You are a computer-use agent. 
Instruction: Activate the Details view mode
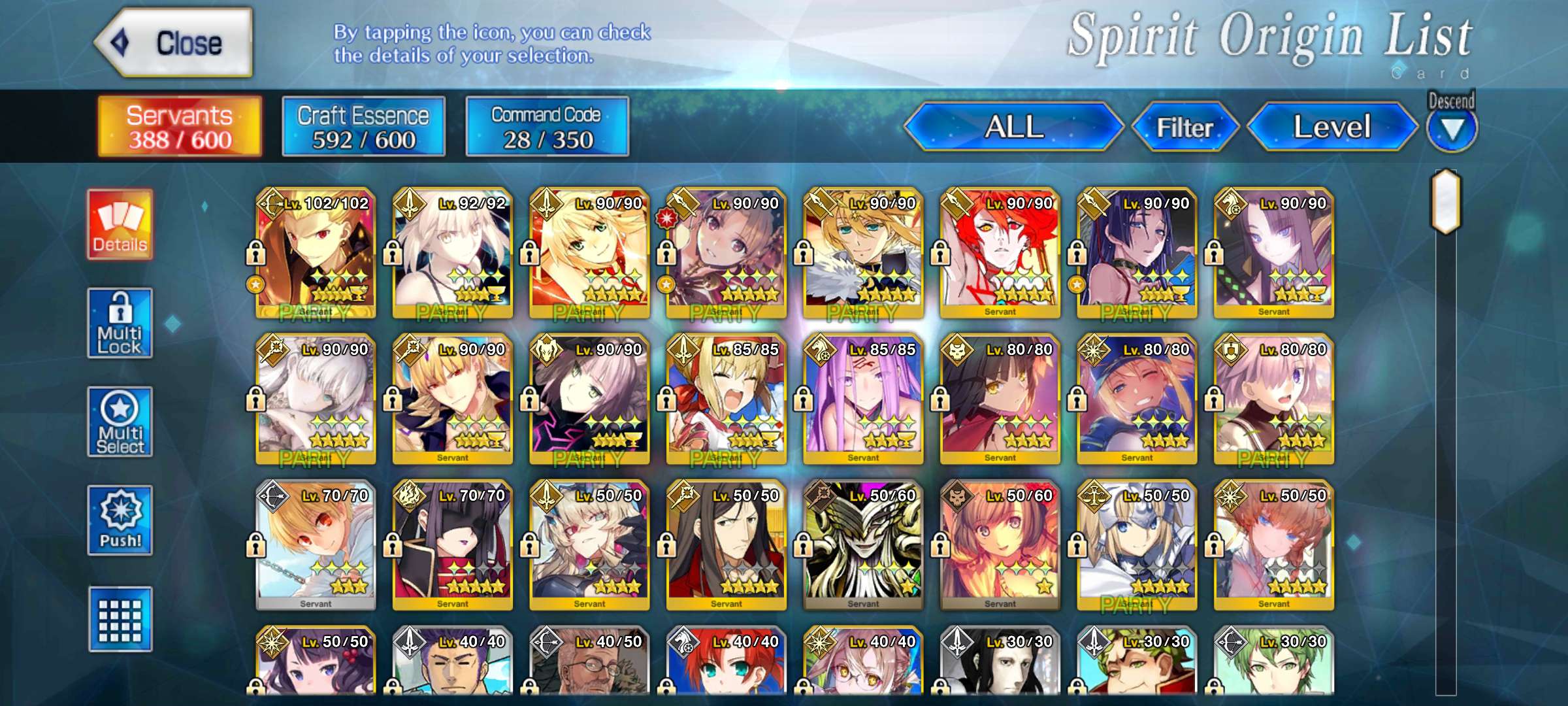pos(120,225)
